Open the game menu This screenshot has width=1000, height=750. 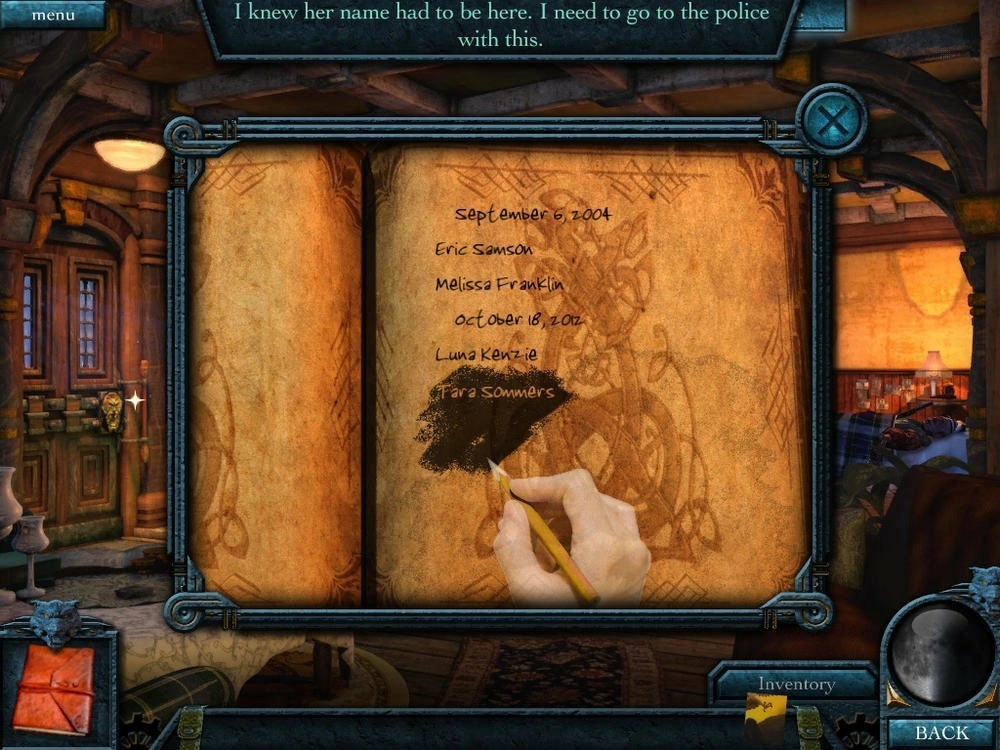pyautogui.click(x=52, y=15)
